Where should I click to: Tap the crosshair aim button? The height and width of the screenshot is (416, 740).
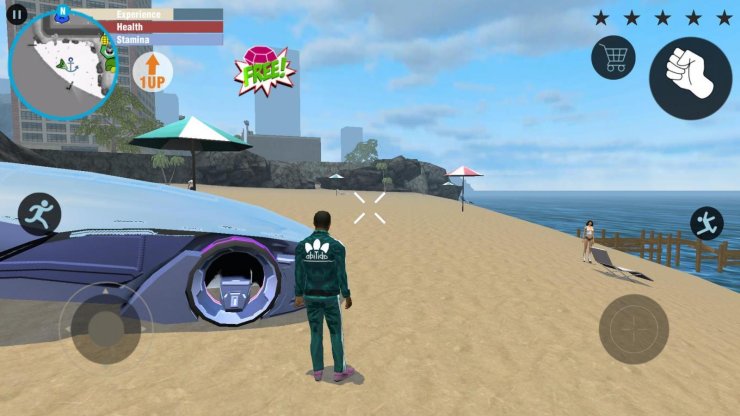pos(634,329)
